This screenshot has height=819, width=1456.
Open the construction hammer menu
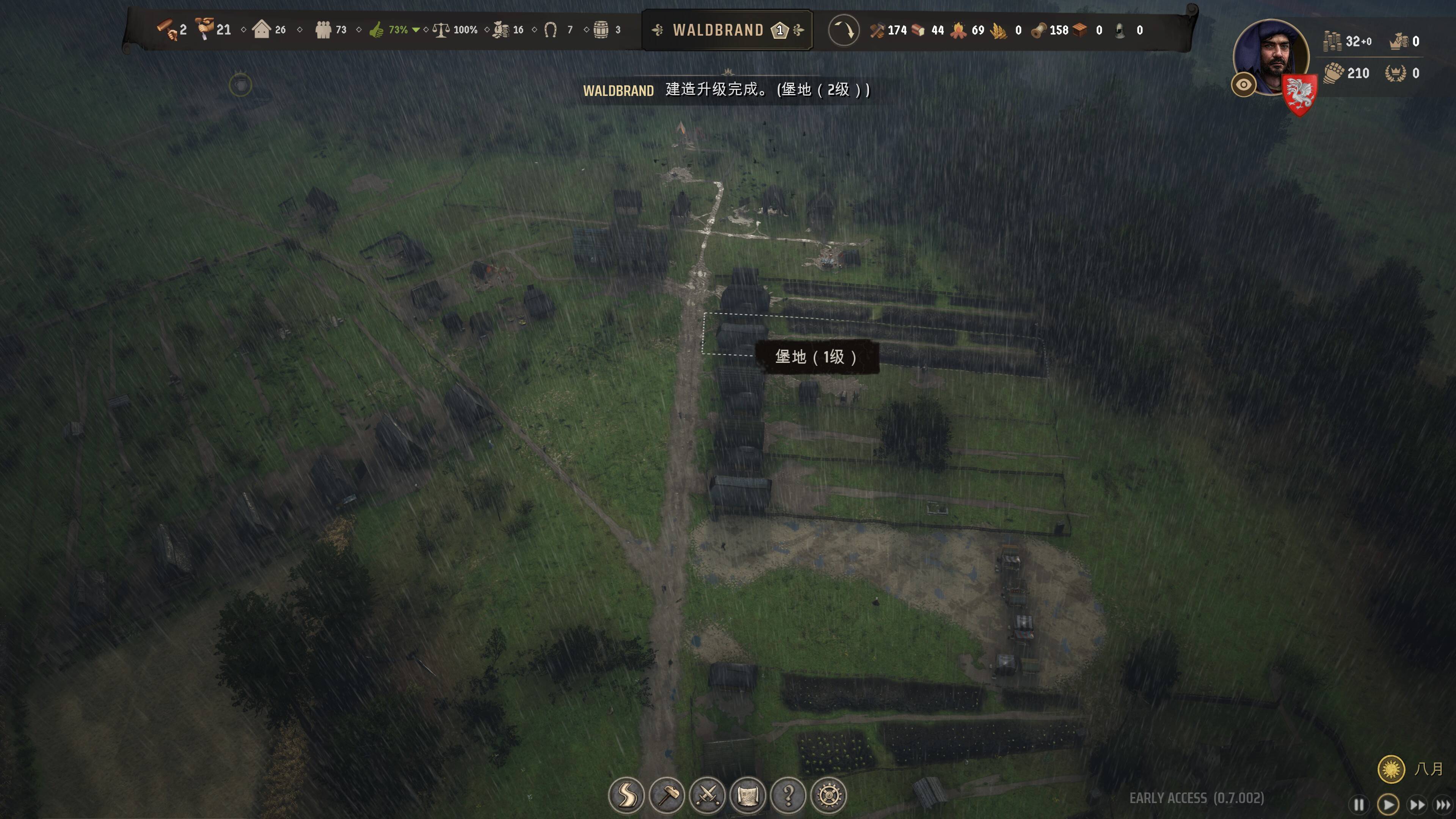tap(667, 795)
